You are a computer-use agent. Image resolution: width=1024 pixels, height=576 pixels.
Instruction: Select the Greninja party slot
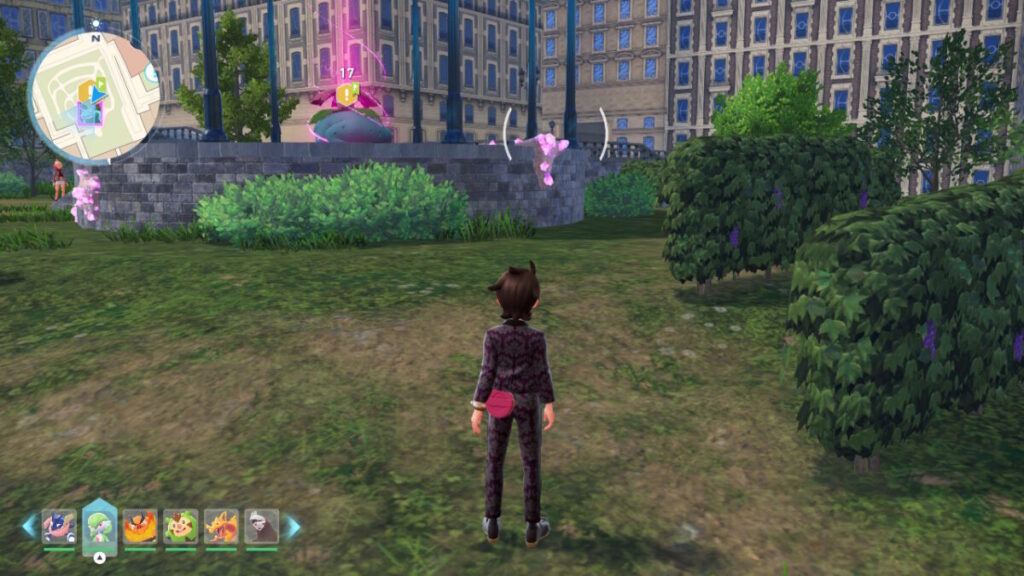[59, 526]
